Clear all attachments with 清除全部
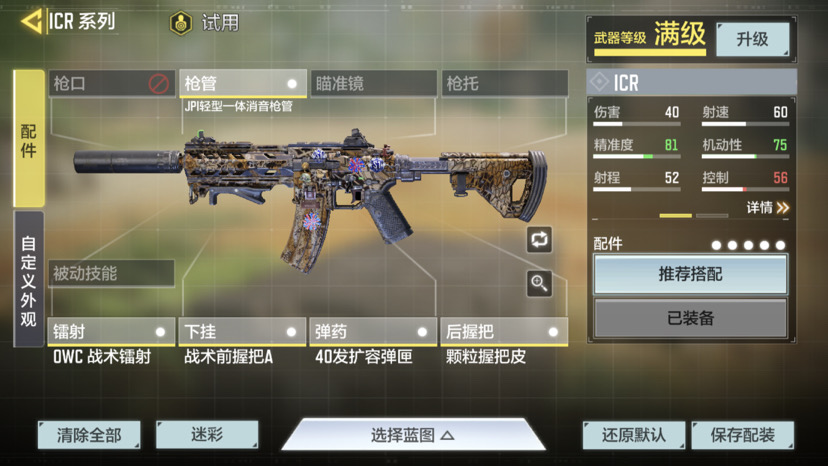Screen dimensions: 828x466 [89, 435]
